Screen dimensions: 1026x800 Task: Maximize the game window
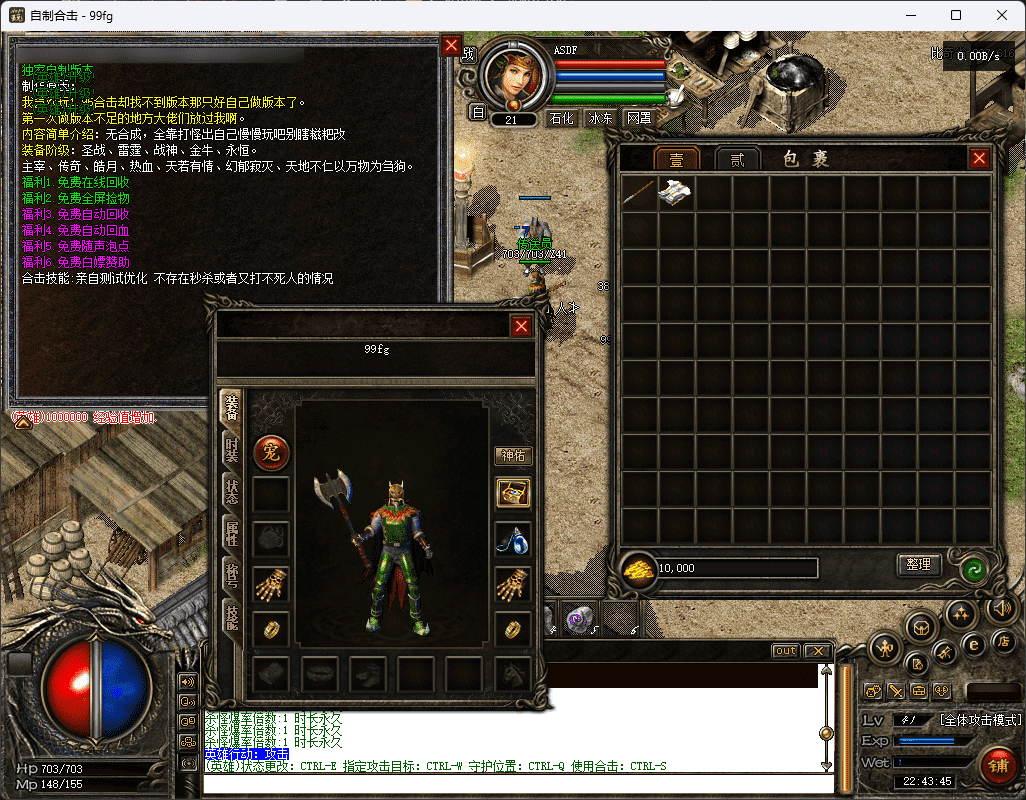point(956,15)
